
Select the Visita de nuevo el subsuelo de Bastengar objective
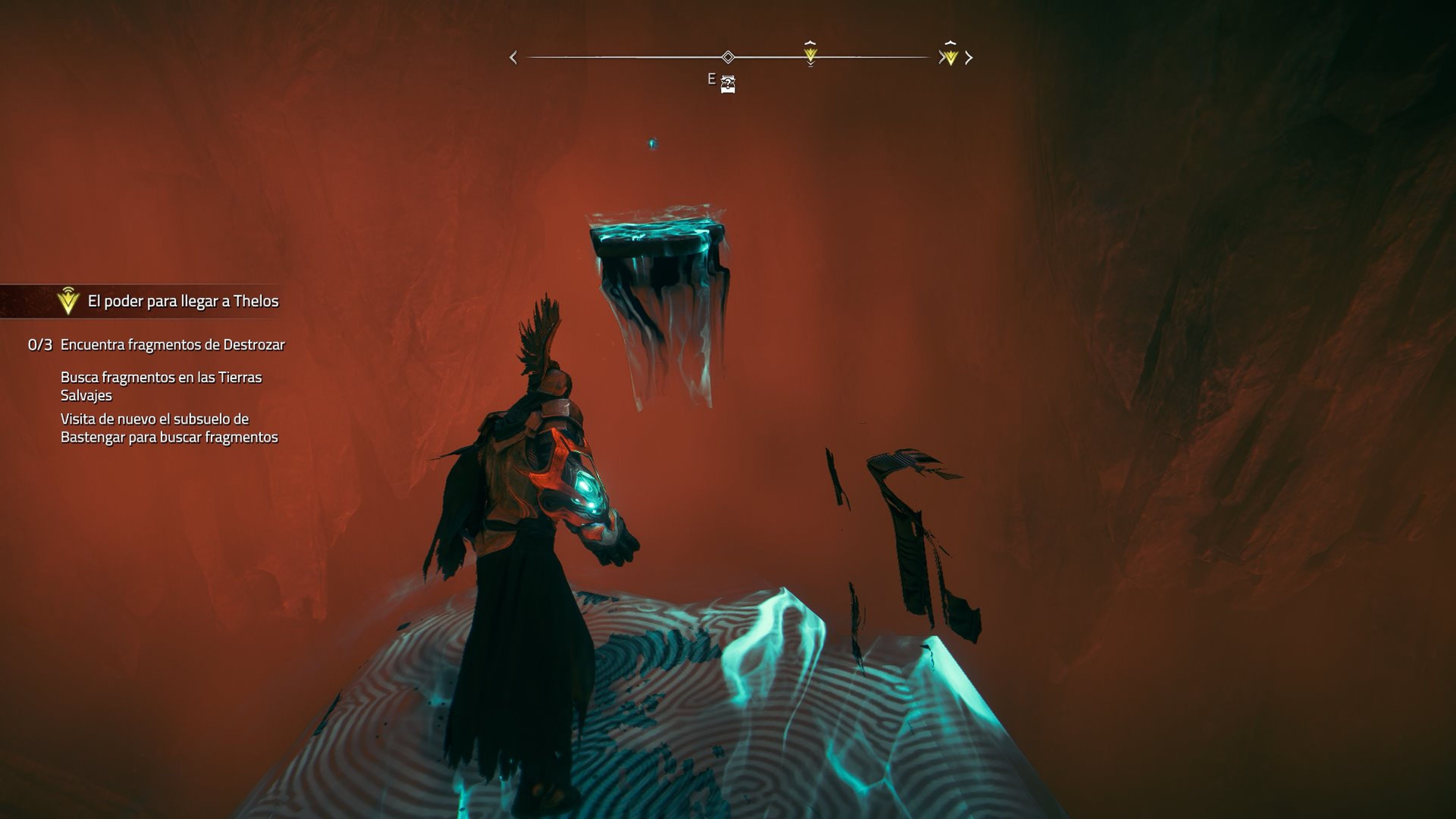click(169, 428)
